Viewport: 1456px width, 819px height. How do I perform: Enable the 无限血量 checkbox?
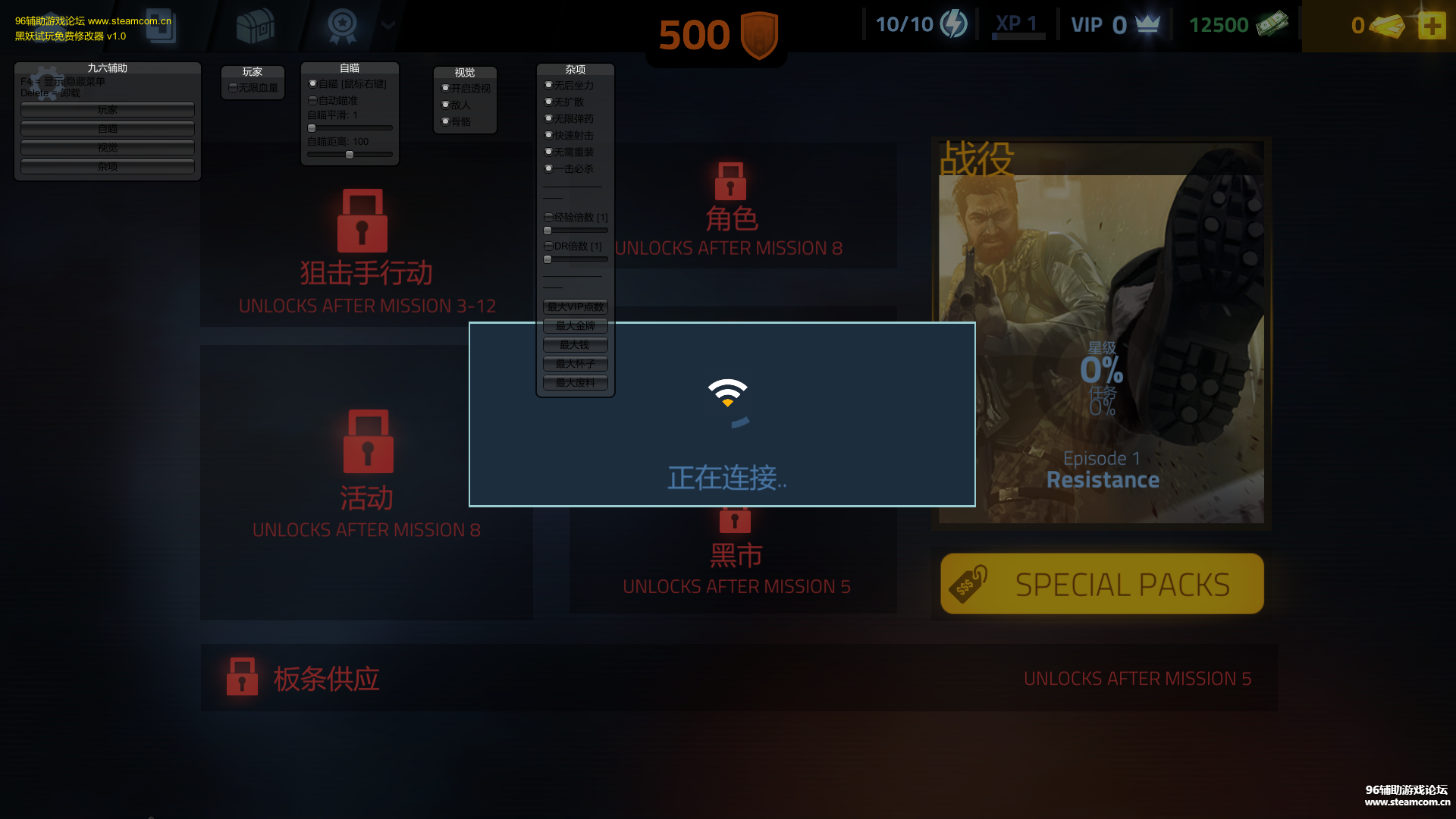tap(232, 86)
